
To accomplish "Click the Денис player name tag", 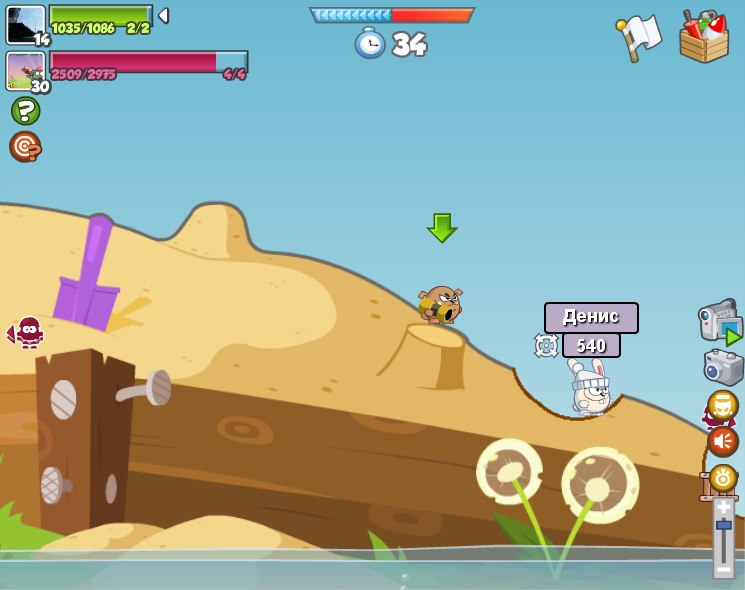I will [x=591, y=317].
